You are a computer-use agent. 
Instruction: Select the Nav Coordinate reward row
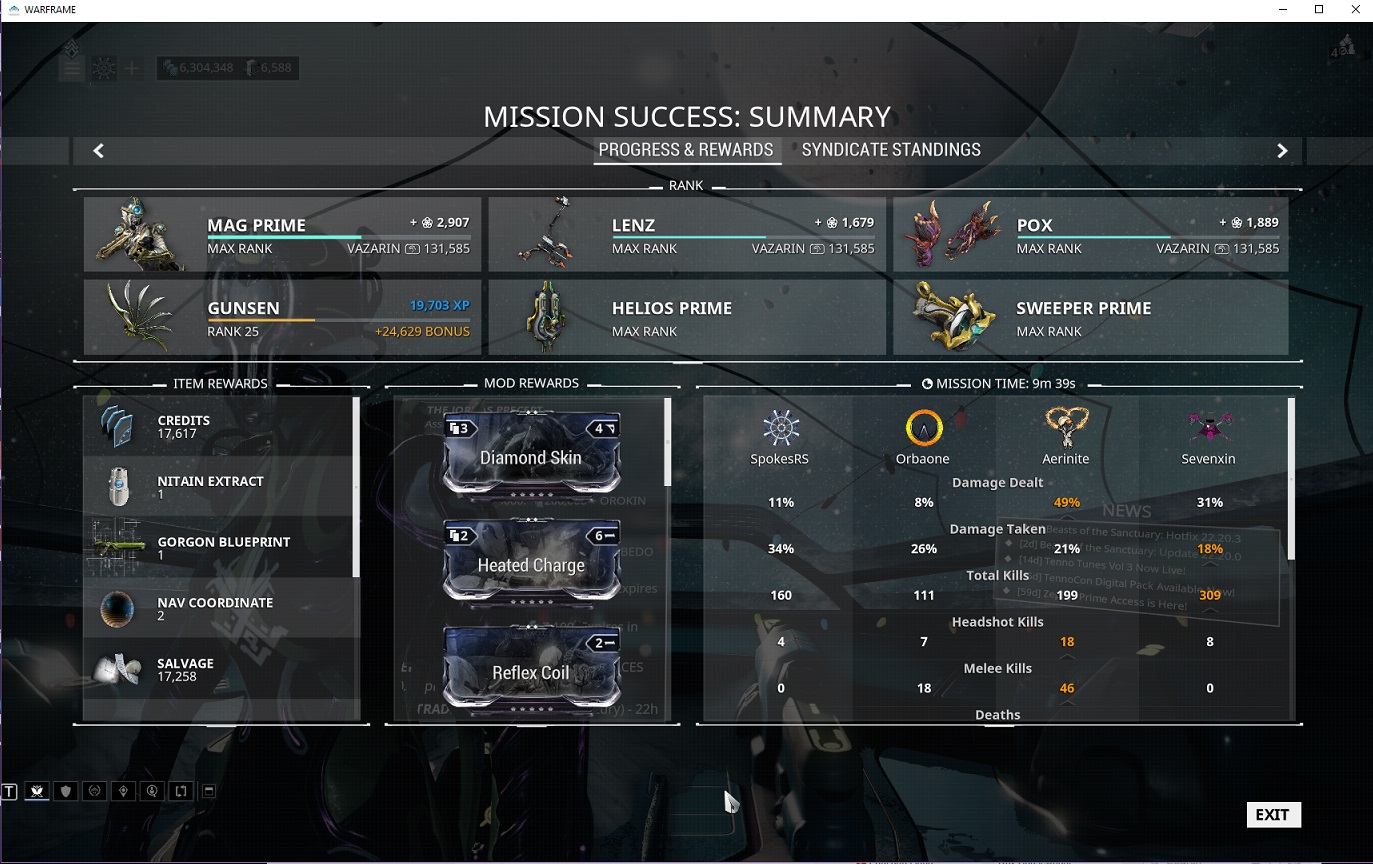[x=220, y=609]
